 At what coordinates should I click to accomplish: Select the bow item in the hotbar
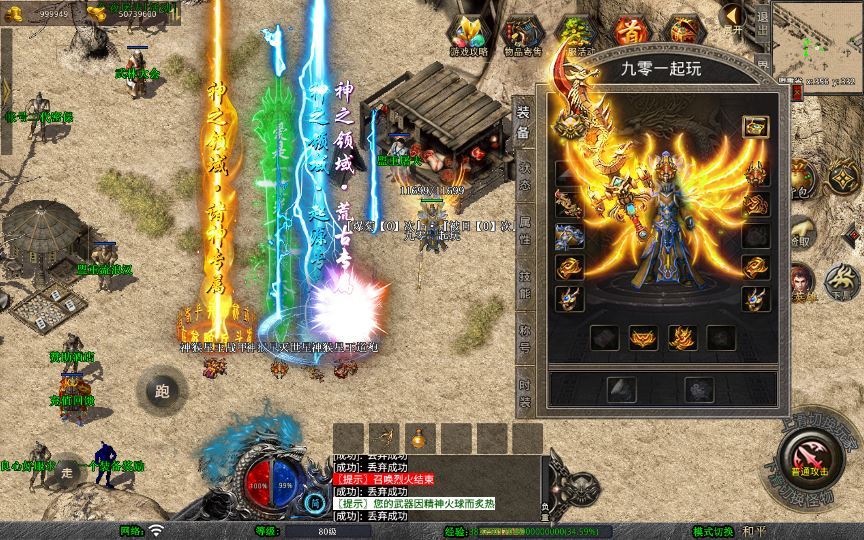[382, 437]
